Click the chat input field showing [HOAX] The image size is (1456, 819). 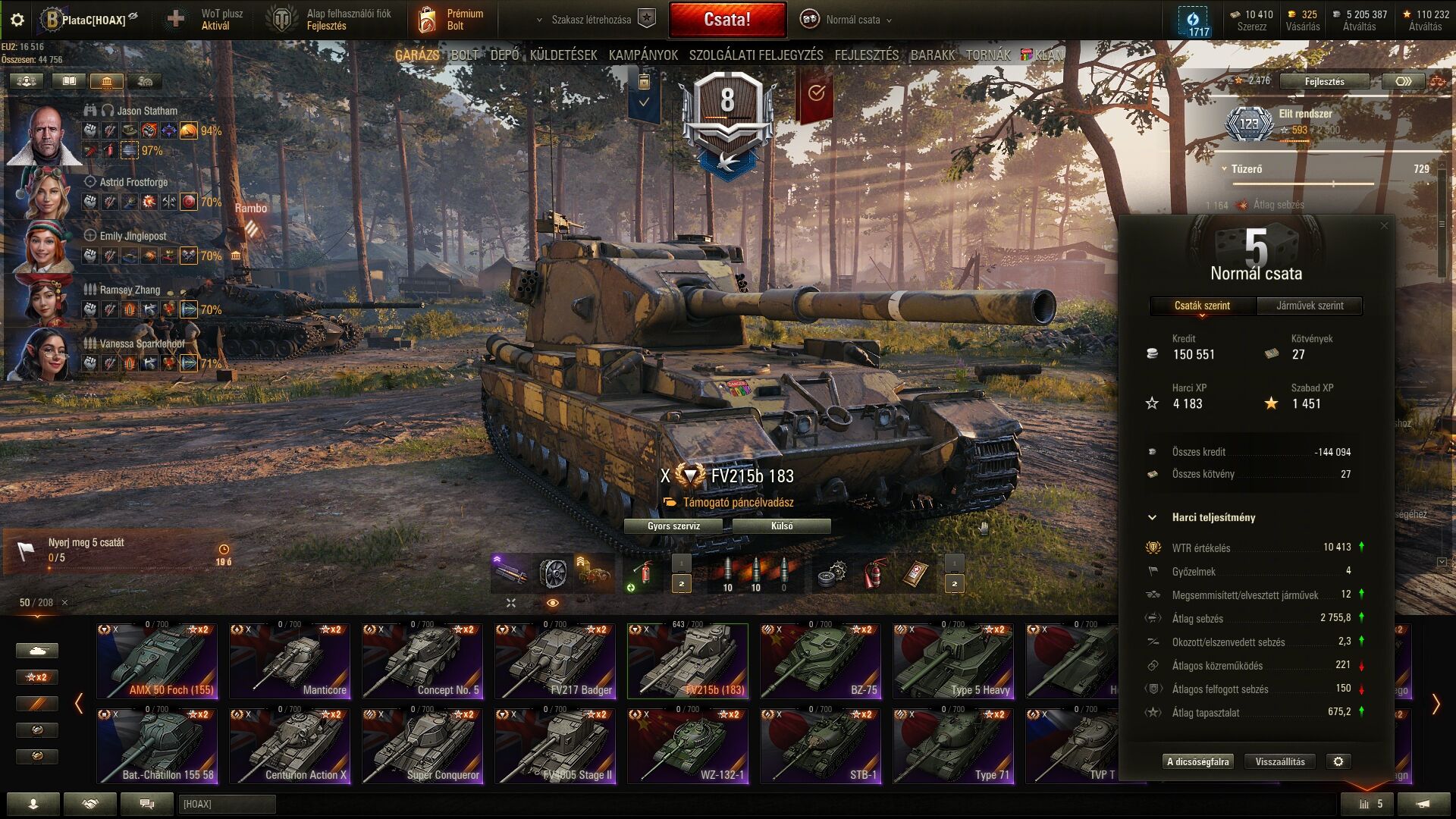[x=227, y=804]
